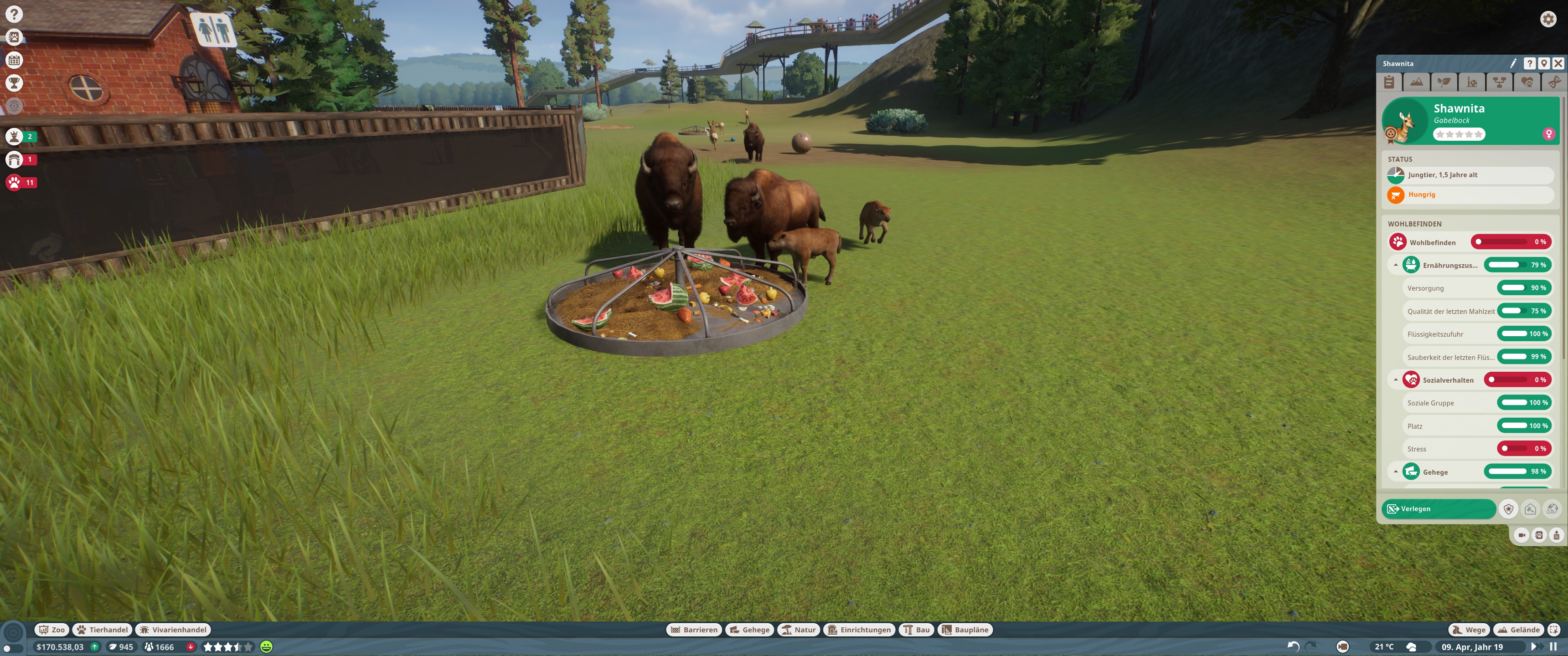The width and height of the screenshot is (1568, 656).
Task: Click the Verlegen move animal button
Action: 1438,509
